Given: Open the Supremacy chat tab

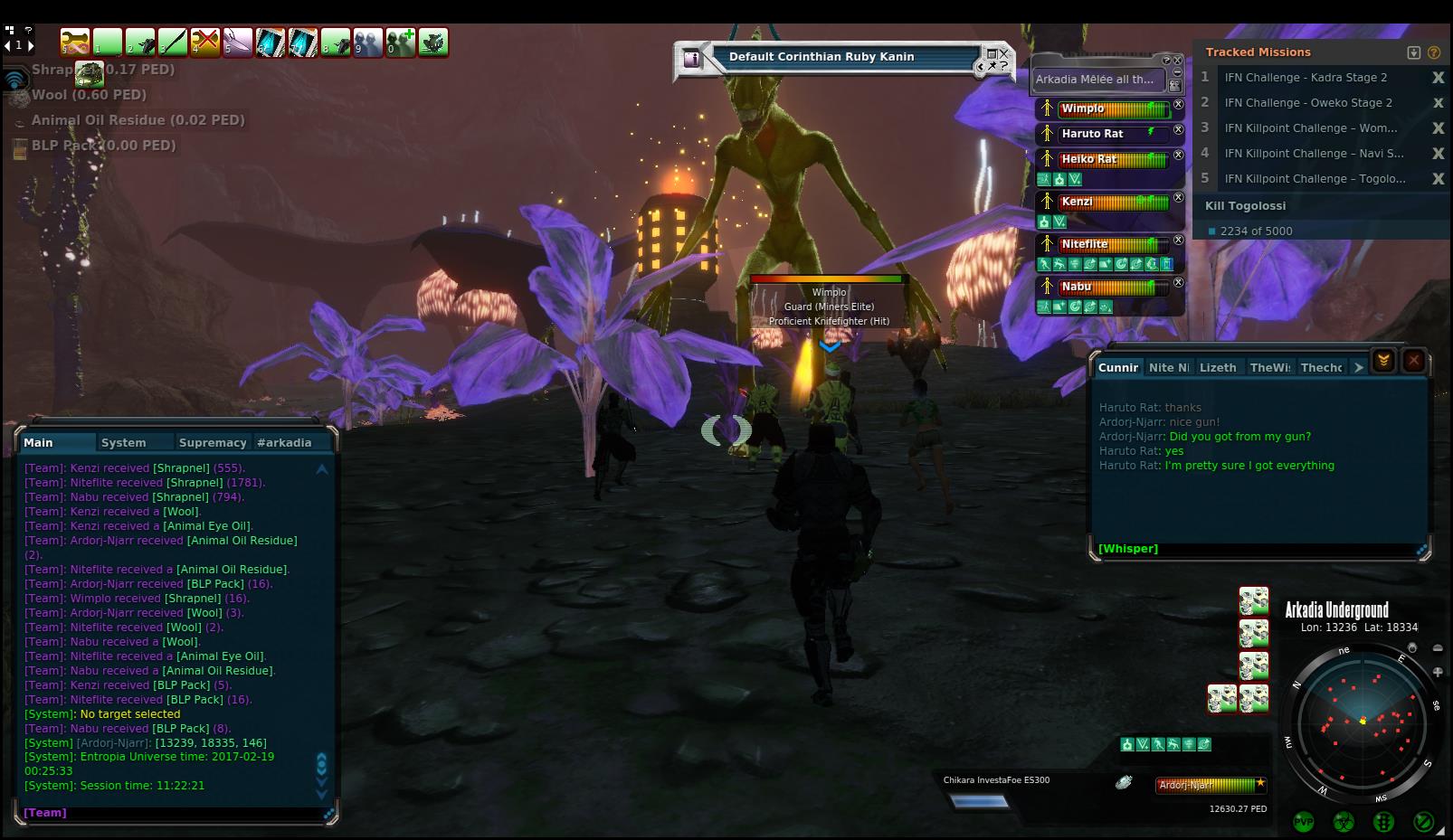Looking at the screenshot, I should (x=213, y=442).
